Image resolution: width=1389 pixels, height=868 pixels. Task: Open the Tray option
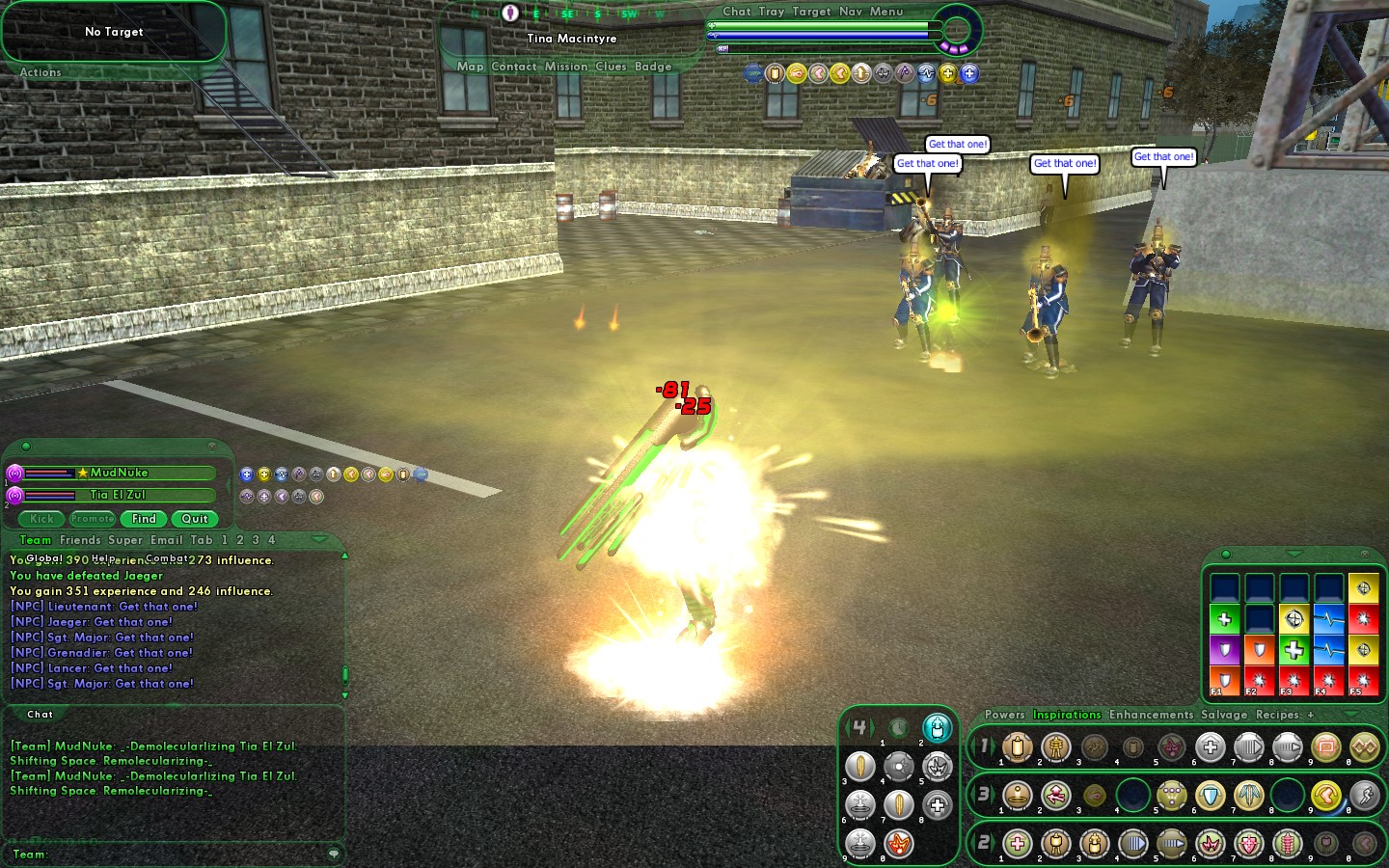771,12
